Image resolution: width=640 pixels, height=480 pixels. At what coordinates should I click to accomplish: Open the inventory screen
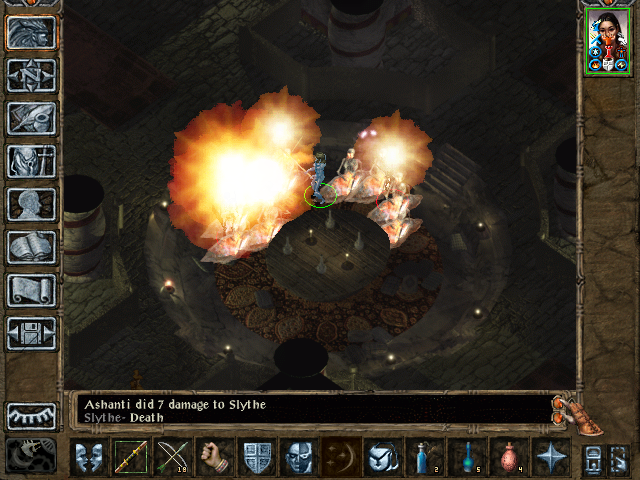pos(32,161)
